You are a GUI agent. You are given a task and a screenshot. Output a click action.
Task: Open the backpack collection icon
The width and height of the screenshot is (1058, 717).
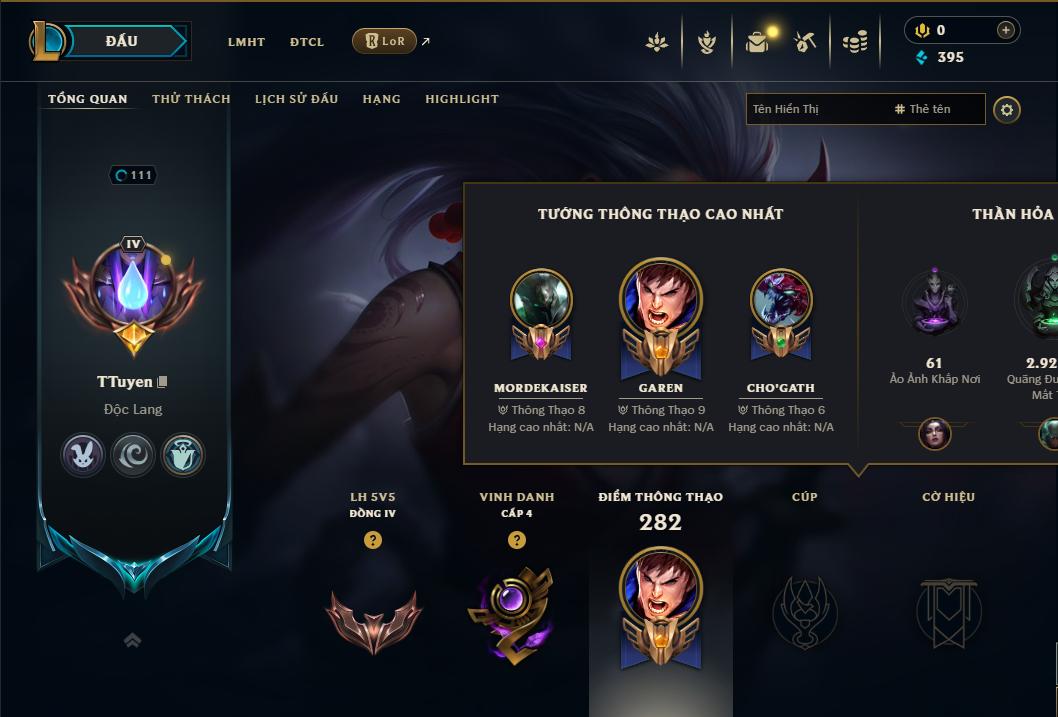point(757,42)
